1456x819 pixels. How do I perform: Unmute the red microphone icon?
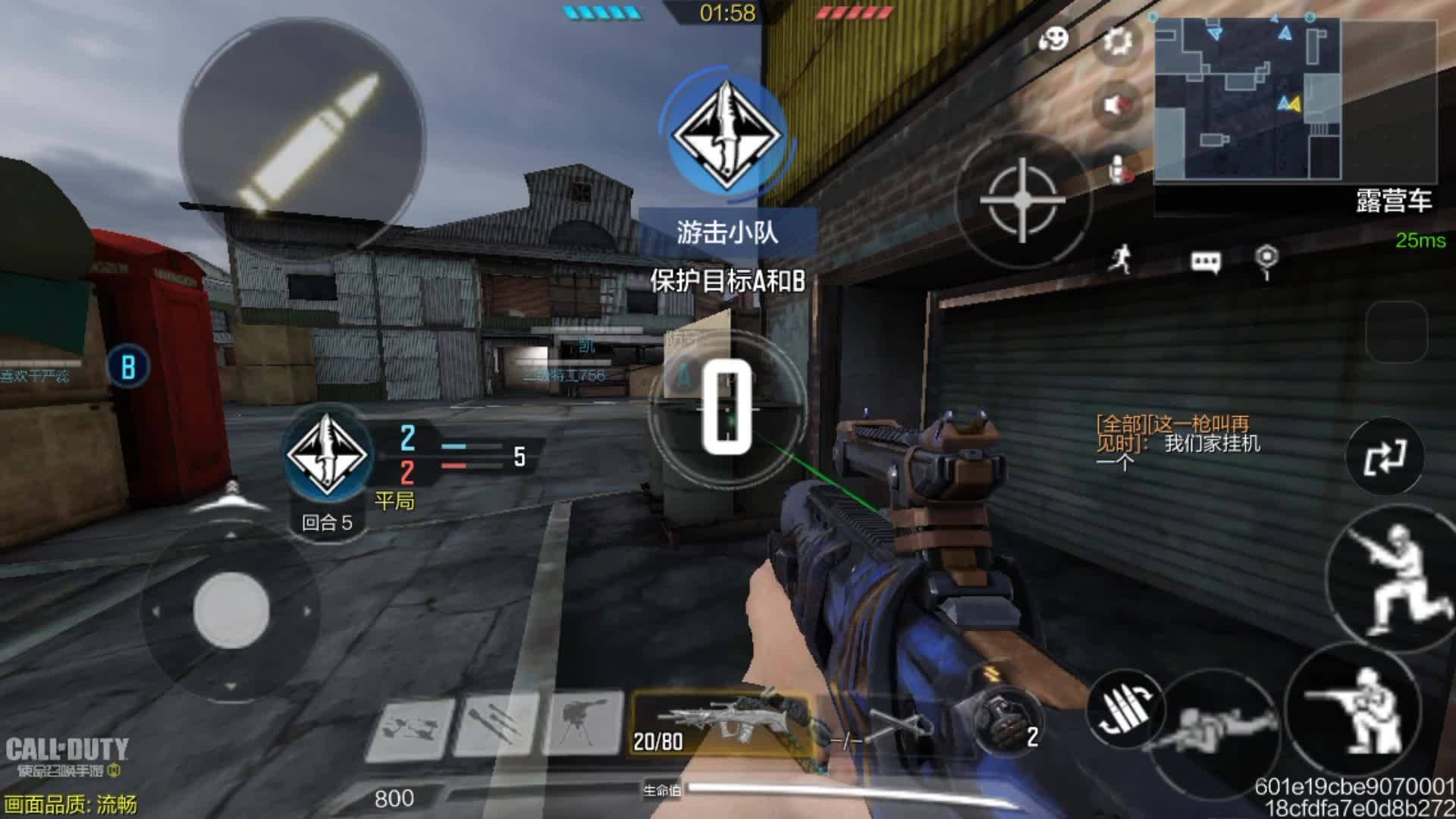1116,168
